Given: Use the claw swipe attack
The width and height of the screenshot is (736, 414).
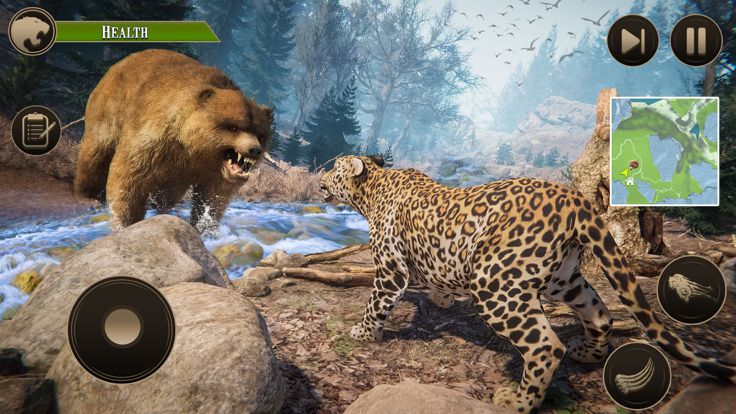Looking at the screenshot, I should (x=637, y=375).
